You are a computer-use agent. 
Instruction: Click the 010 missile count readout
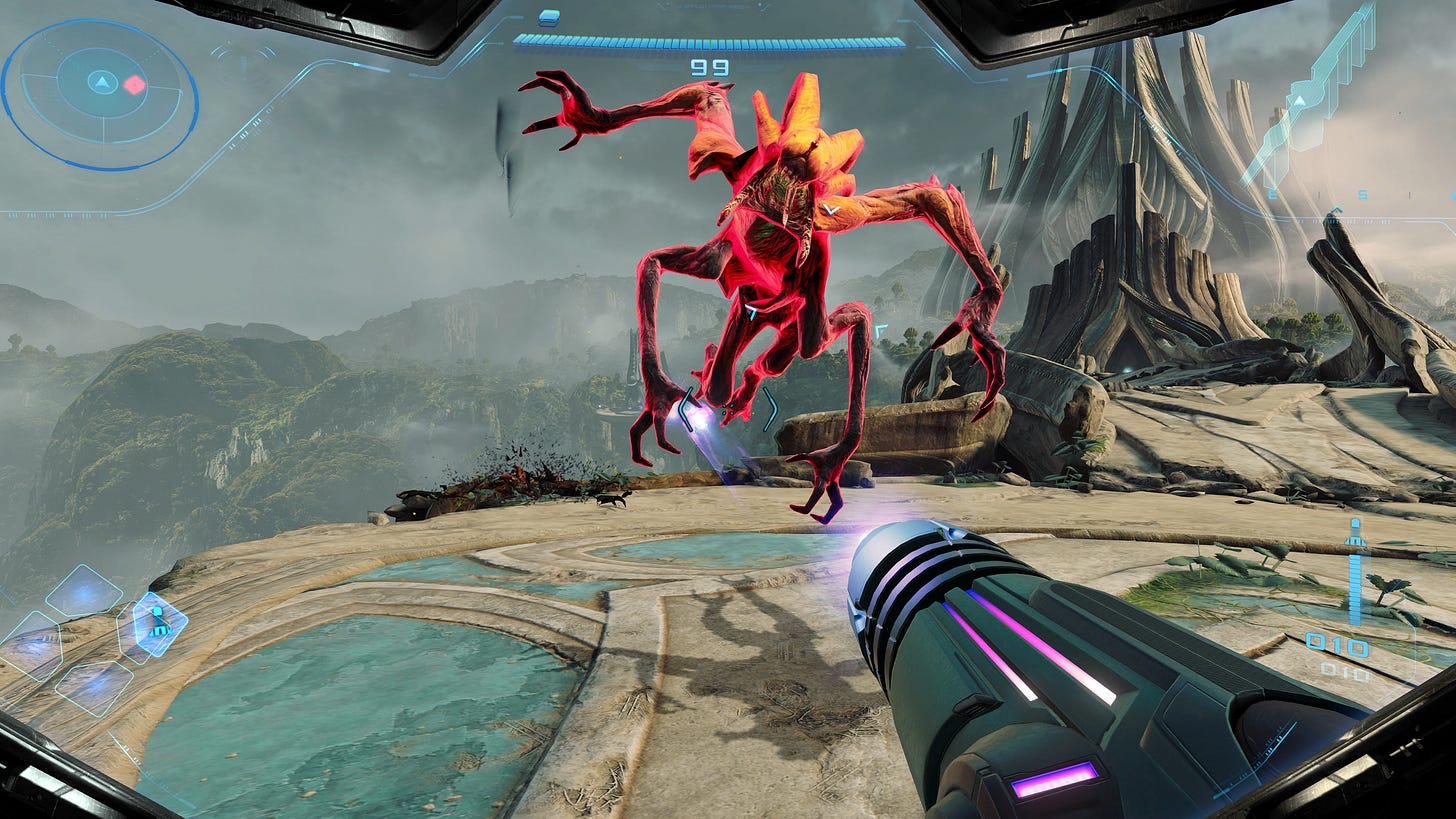1337,643
